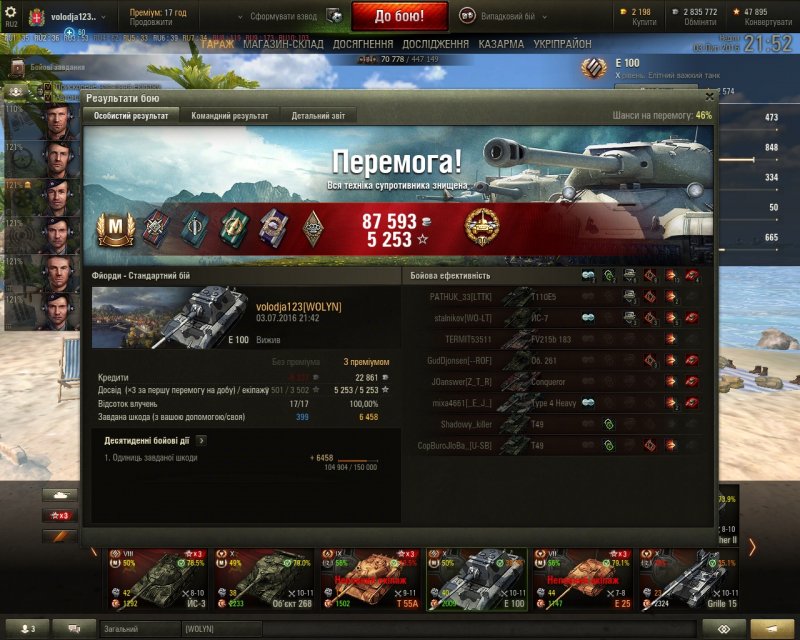This screenshot has width=800, height=640.
Task: Show the КАЗАРМА barracks screen
Action: click(500, 44)
